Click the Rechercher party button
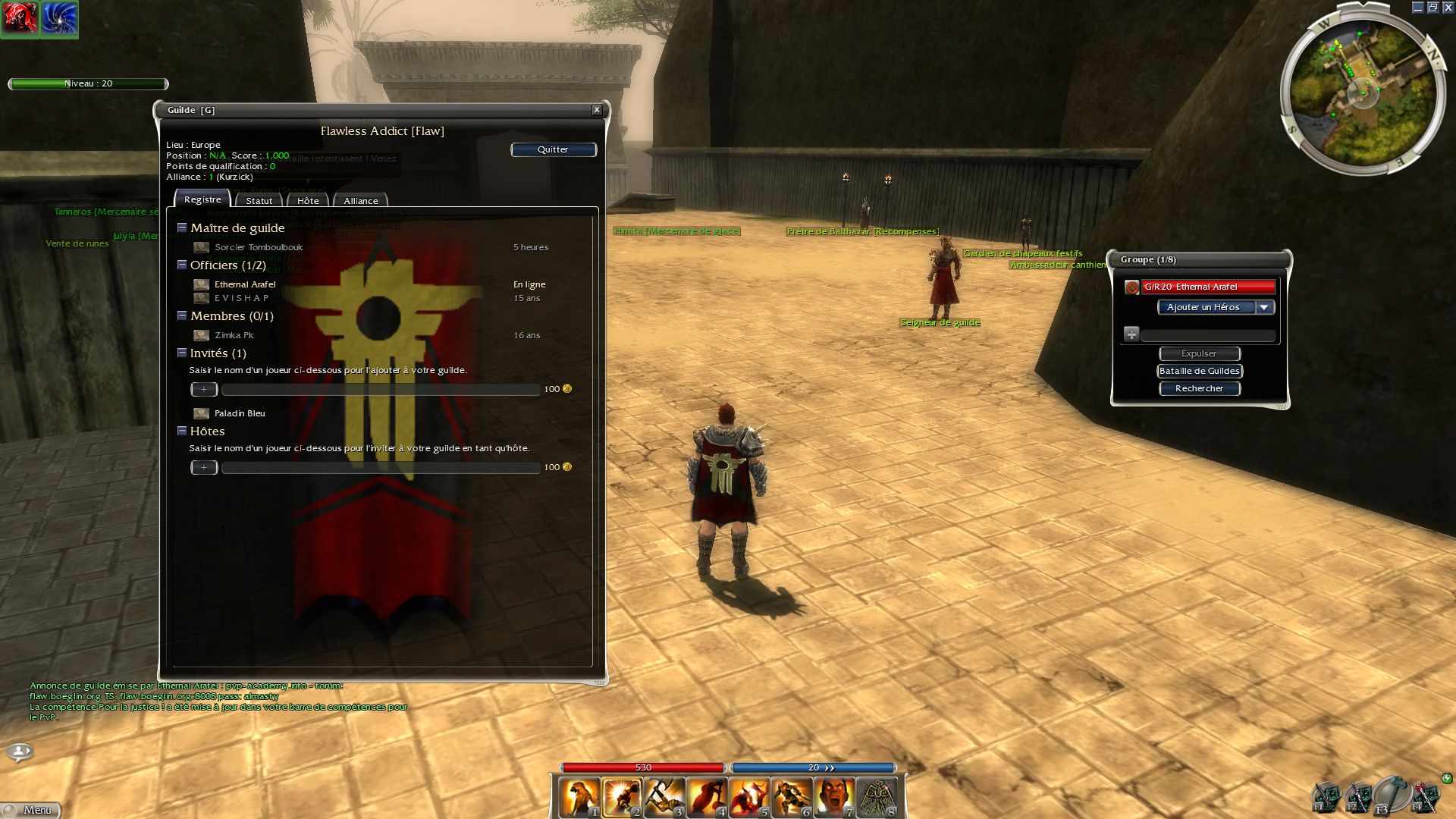Image resolution: width=1456 pixels, height=819 pixels. pyautogui.click(x=1199, y=388)
